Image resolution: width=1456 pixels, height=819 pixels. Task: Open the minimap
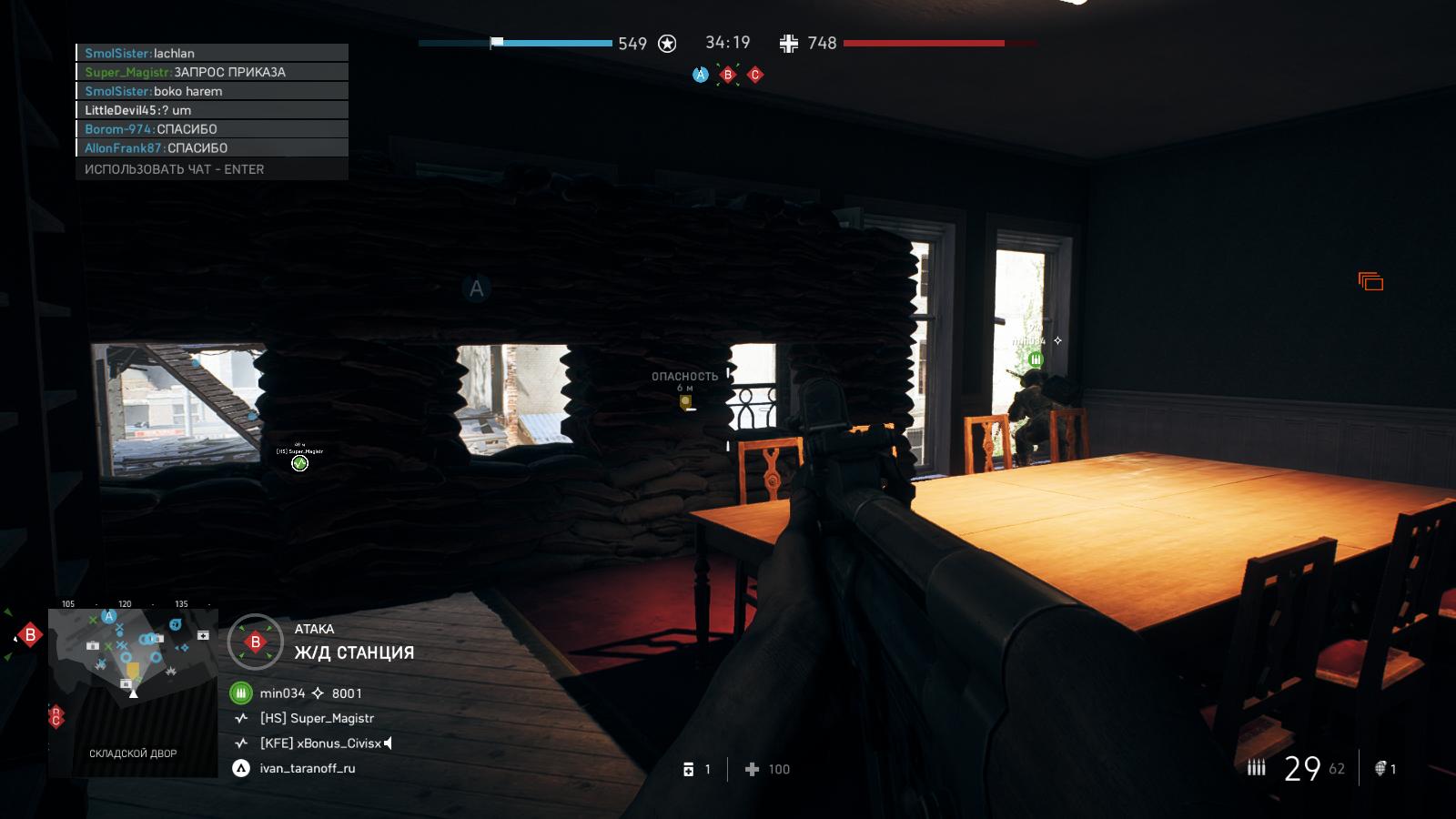(x=133, y=693)
